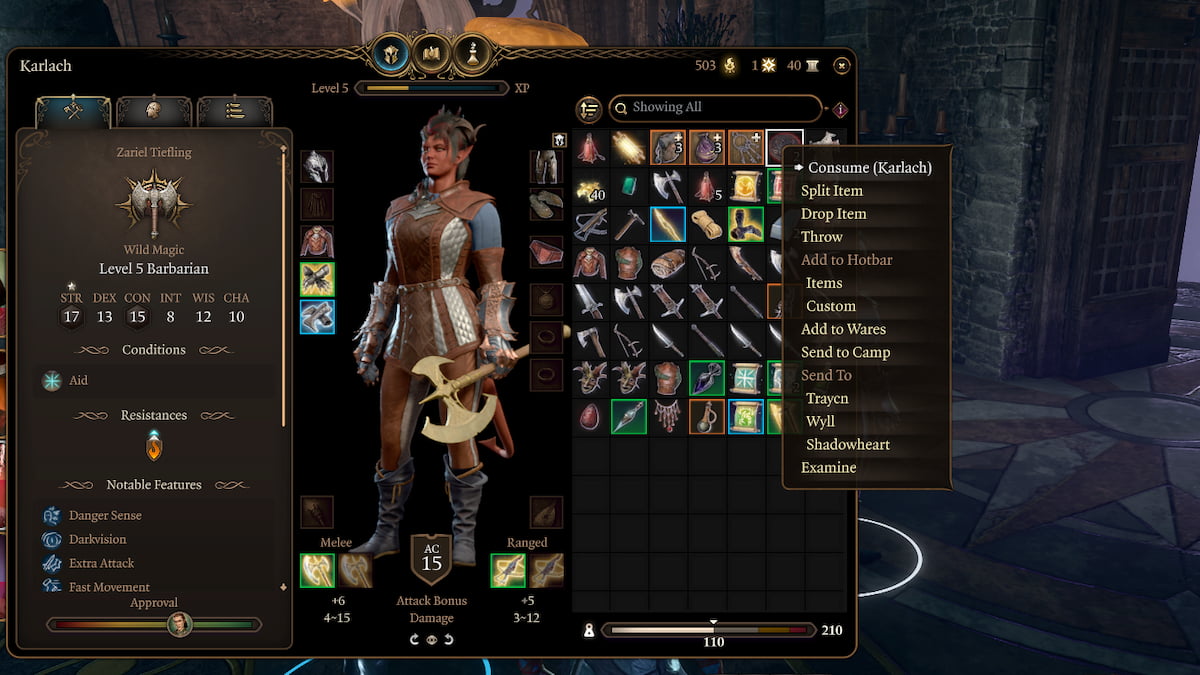Close the Karlach character sheet window

[x=842, y=66]
